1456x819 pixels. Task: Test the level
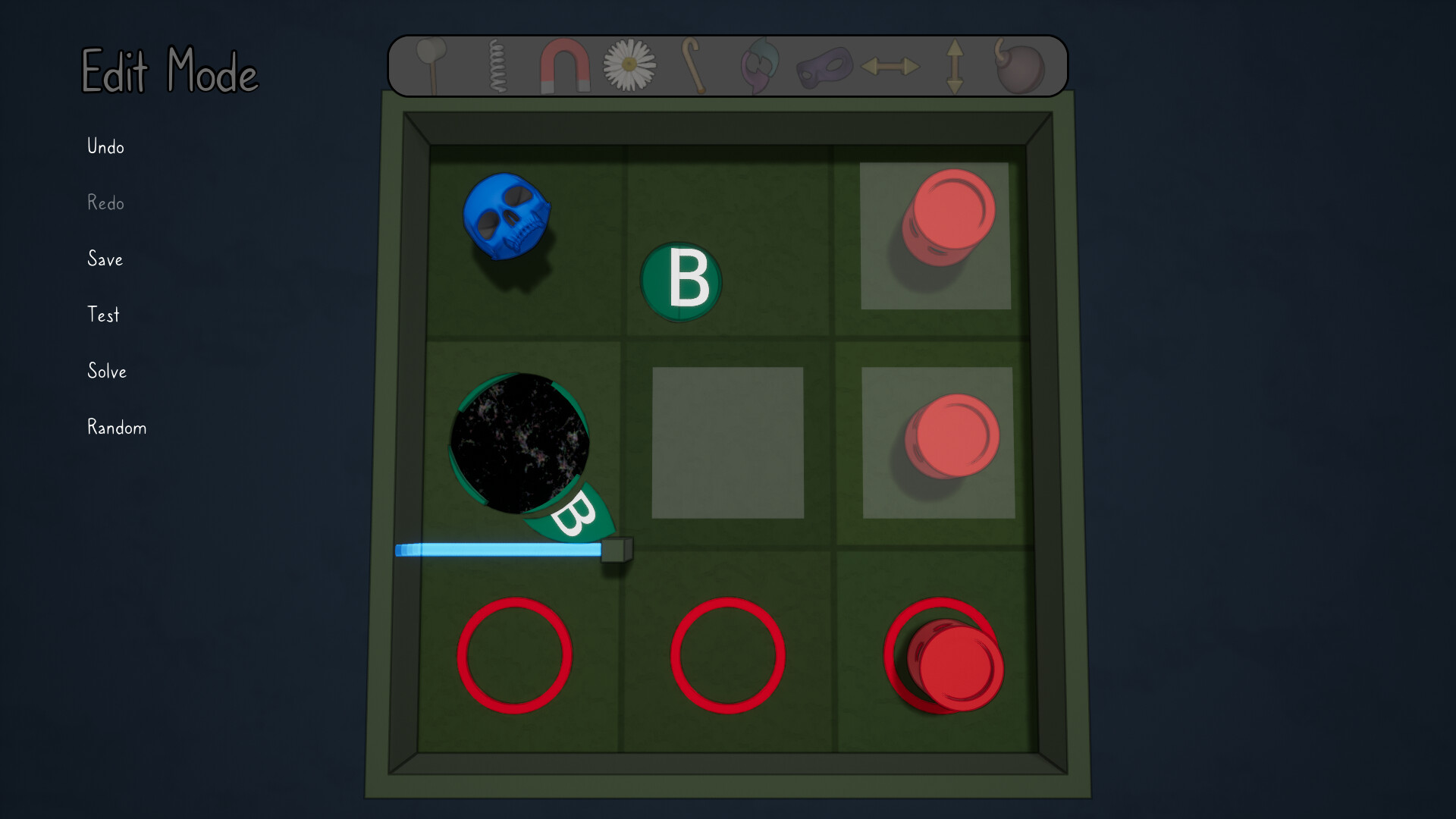click(x=102, y=315)
